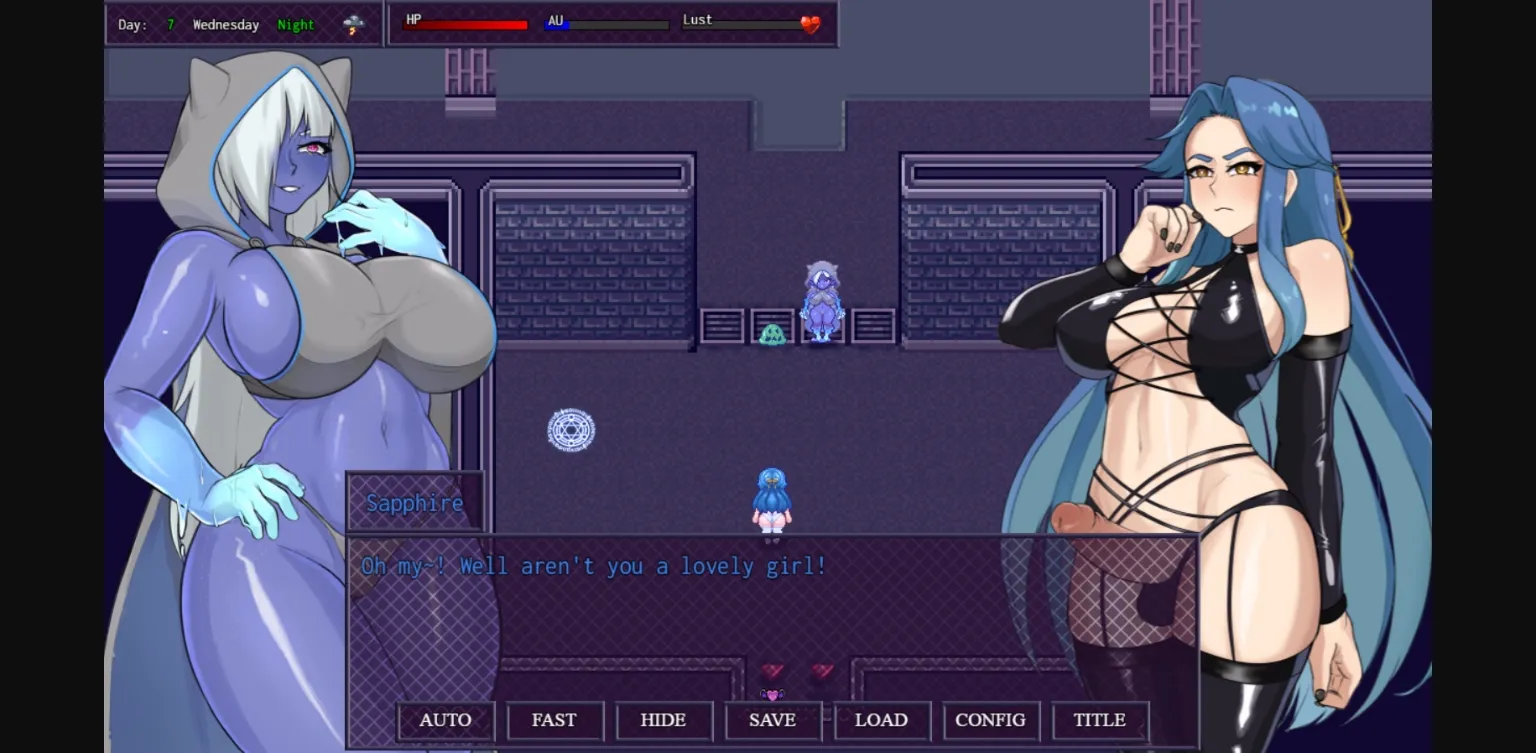Hide the dialogue window

(x=663, y=720)
